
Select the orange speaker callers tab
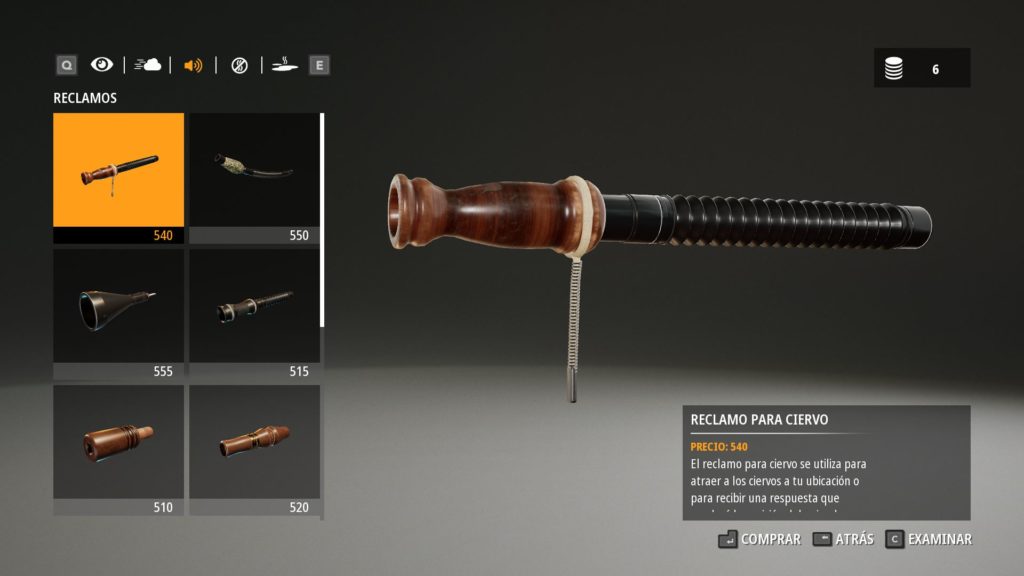193,65
